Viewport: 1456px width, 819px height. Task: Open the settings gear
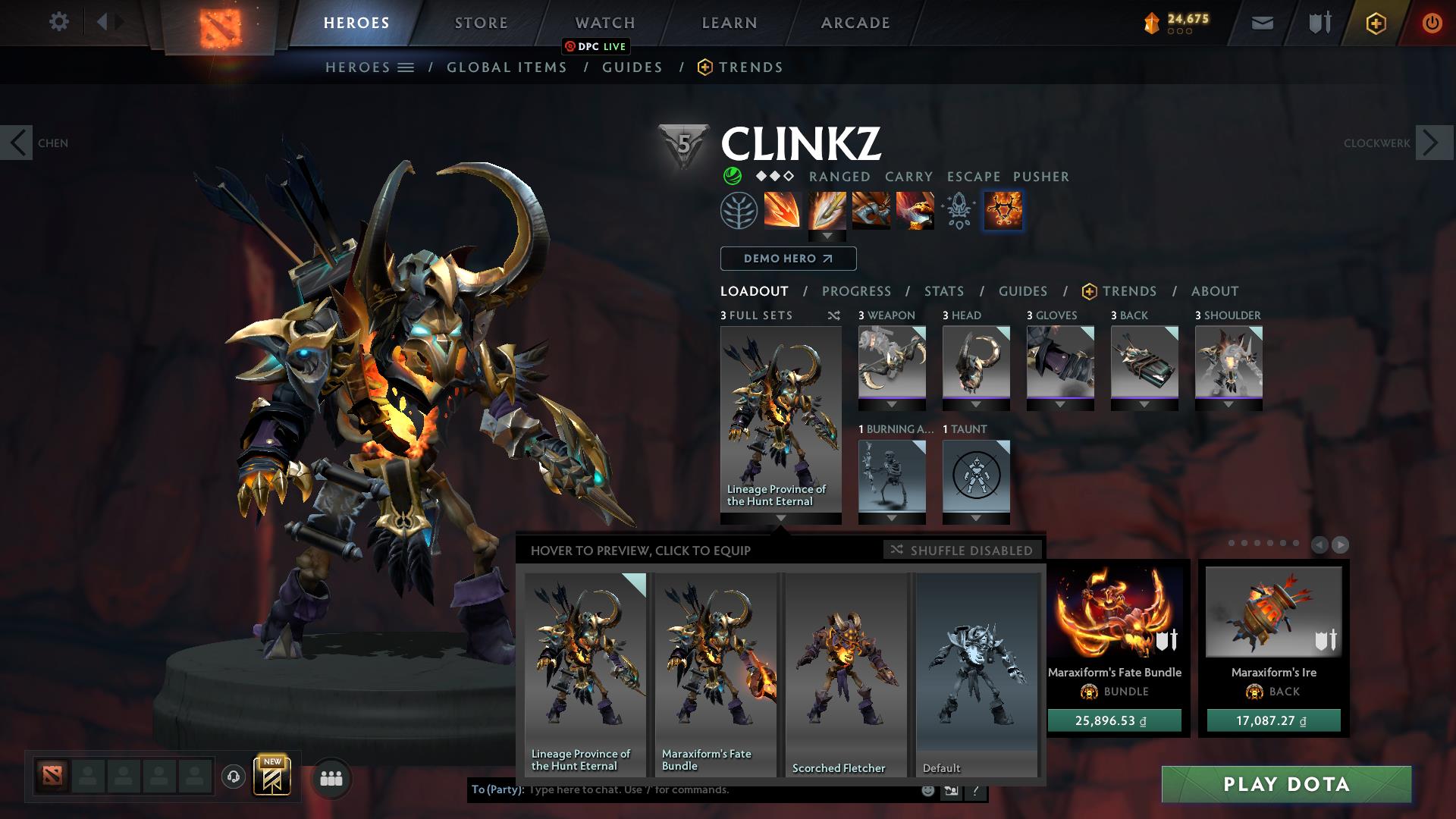tap(58, 22)
